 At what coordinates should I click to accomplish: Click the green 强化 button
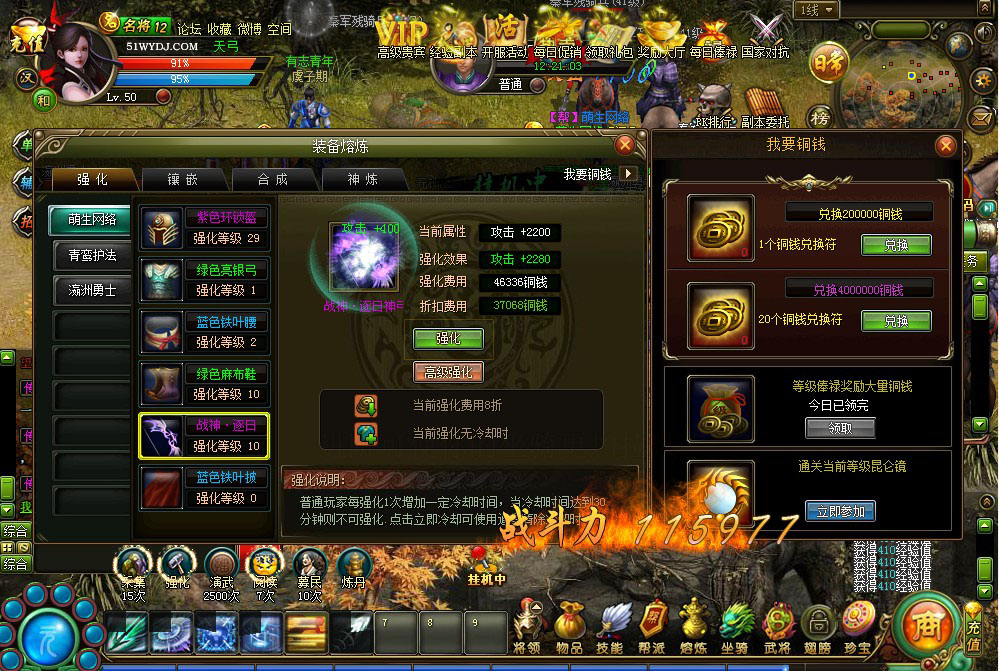click(448, 339)
